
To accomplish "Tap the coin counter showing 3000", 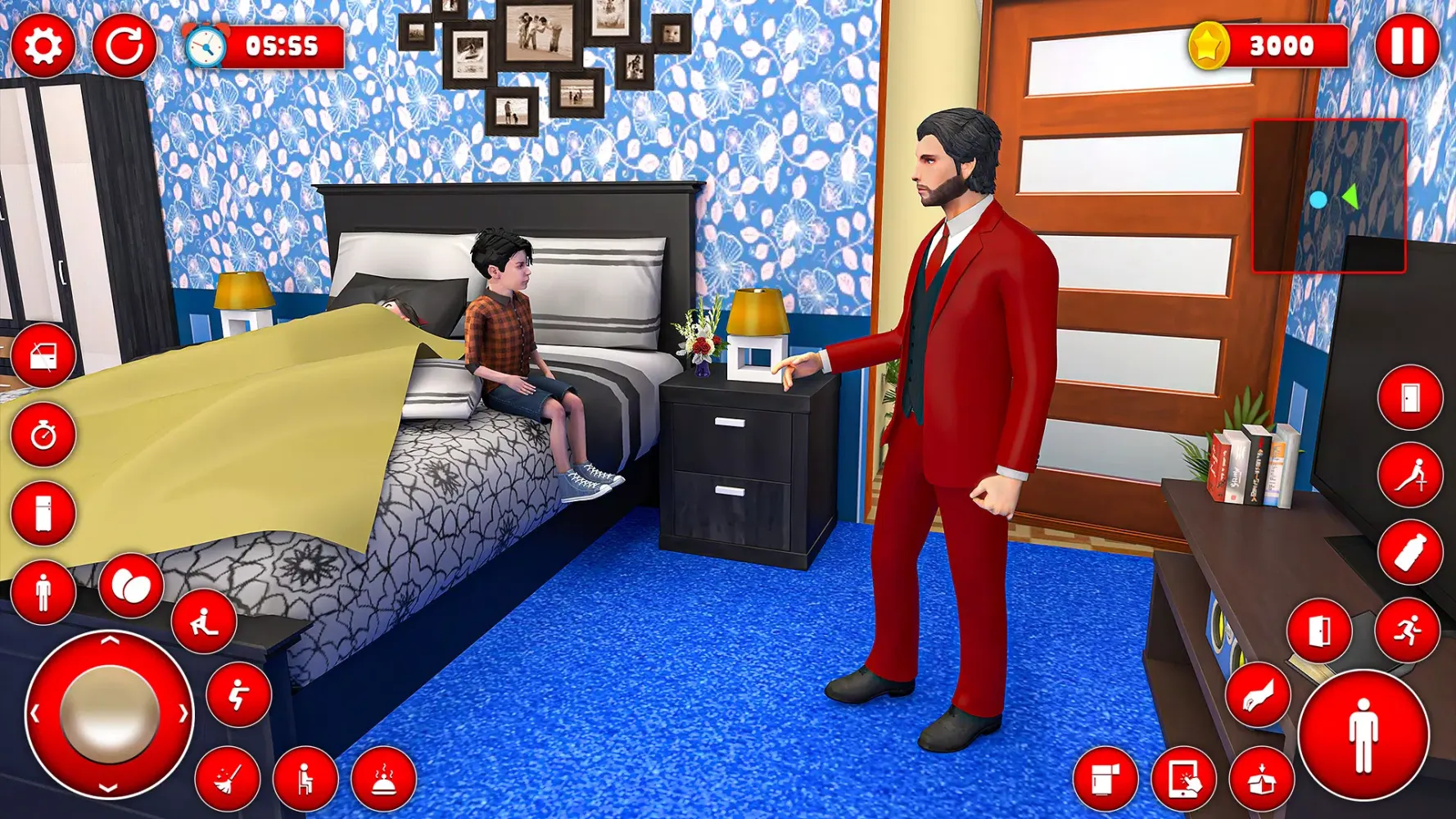I will point(1261,47).
